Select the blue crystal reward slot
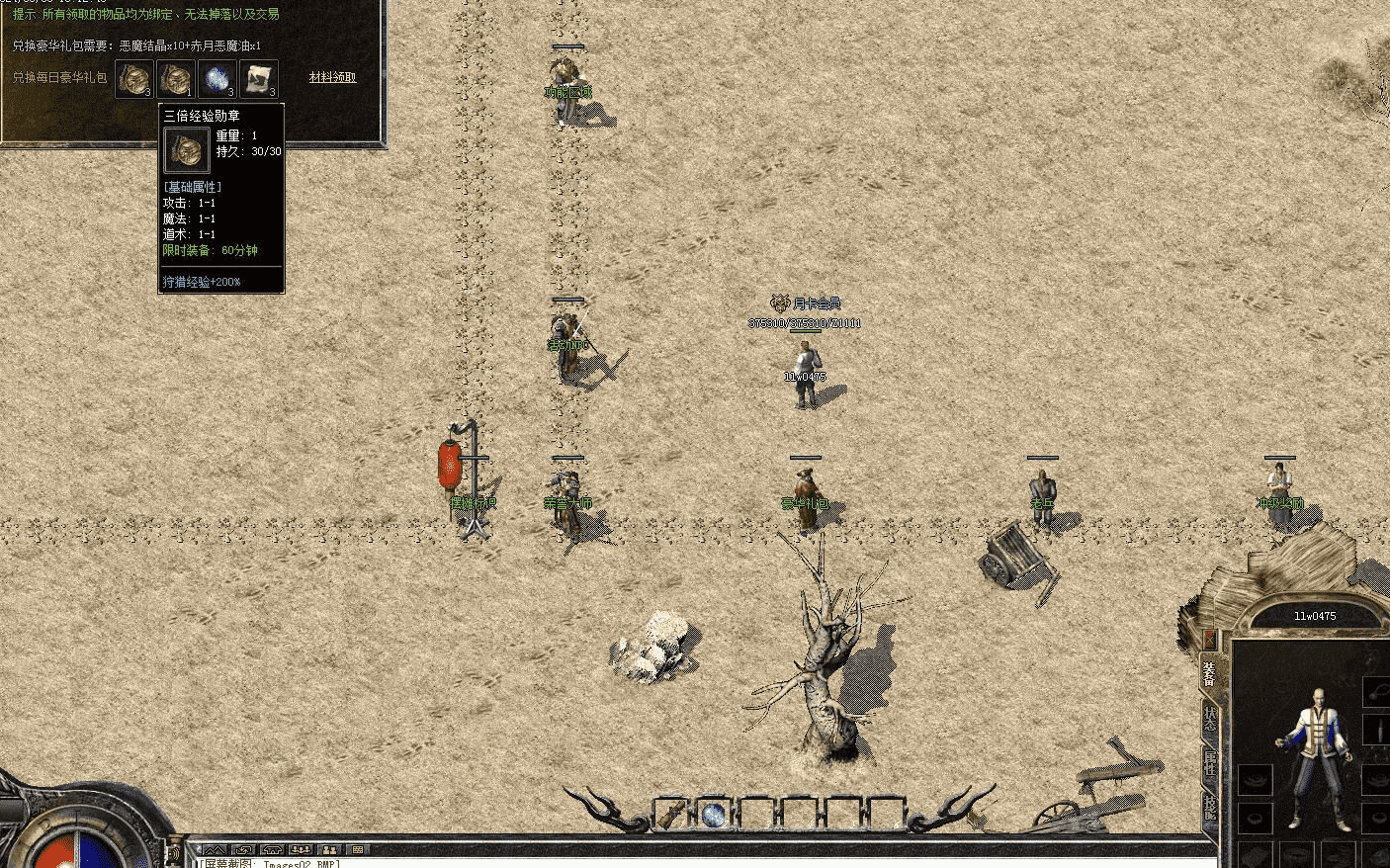1390x868 pixels. [217, 79]
